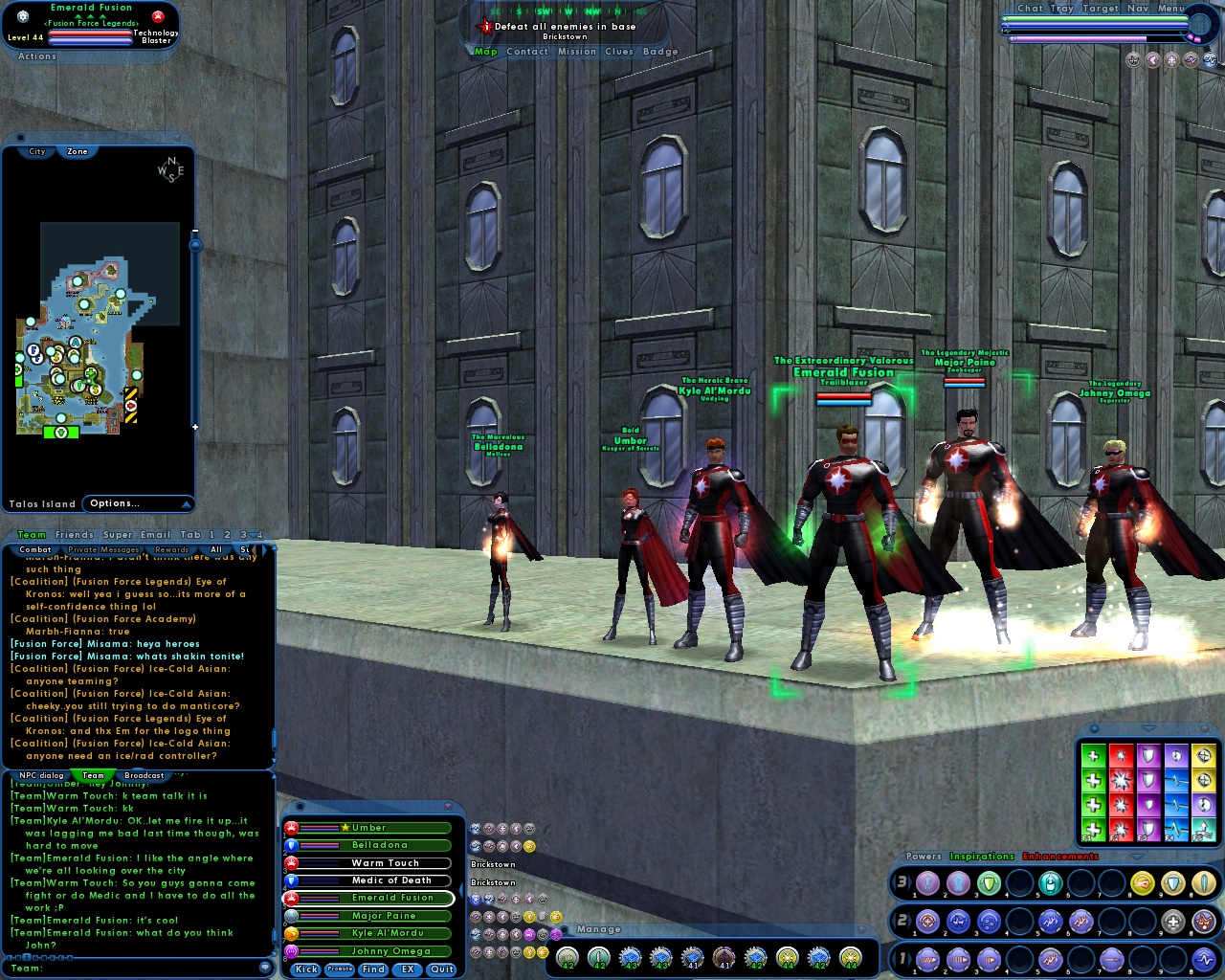Viewport: 1225px width, 980px height.
Task: Click Umber's red archetype icon in team list
Action: (x=291, y=828)
